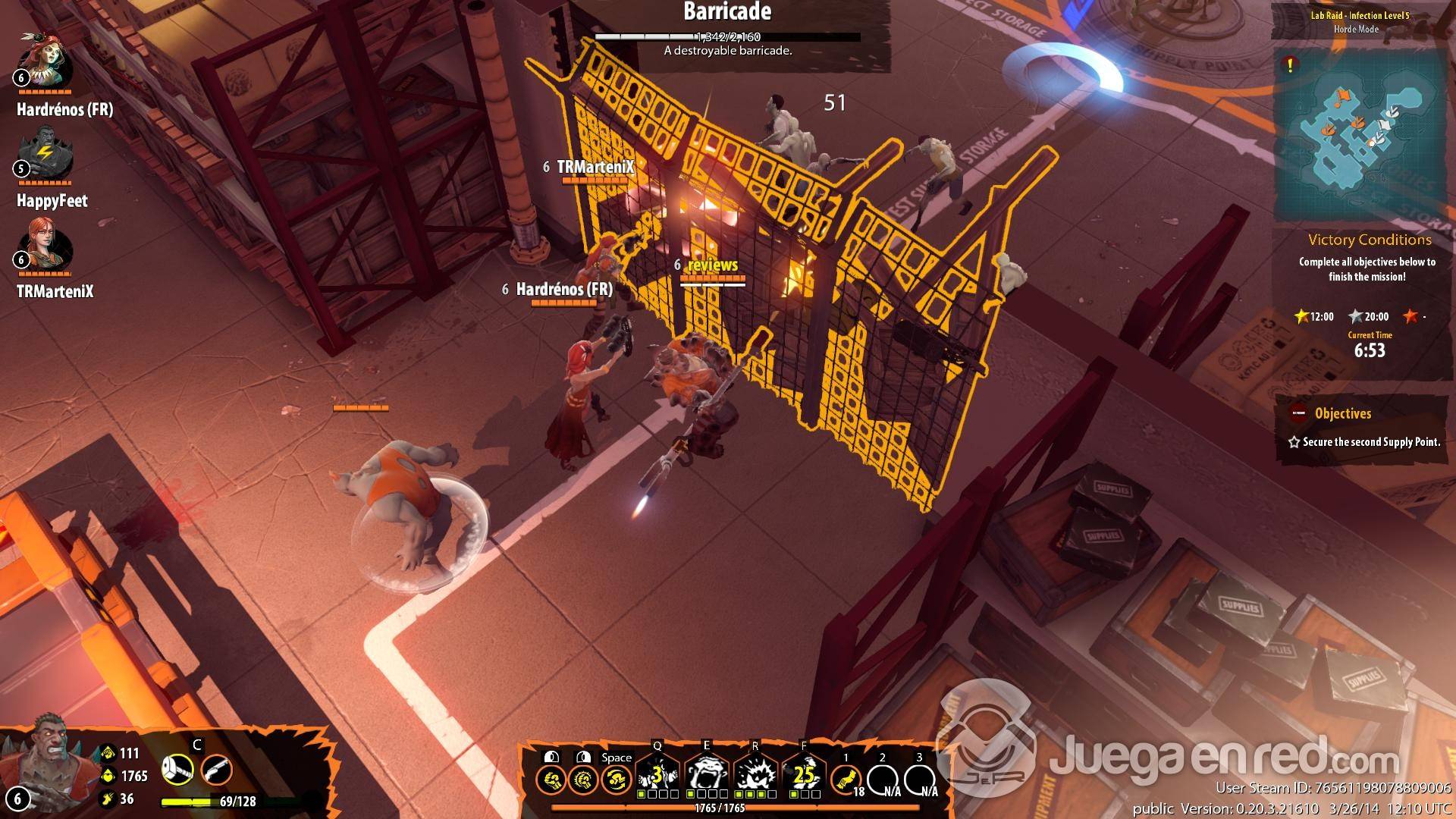Select teammate HappyFeet portrait
The image size is (1456, 819).
45,155
